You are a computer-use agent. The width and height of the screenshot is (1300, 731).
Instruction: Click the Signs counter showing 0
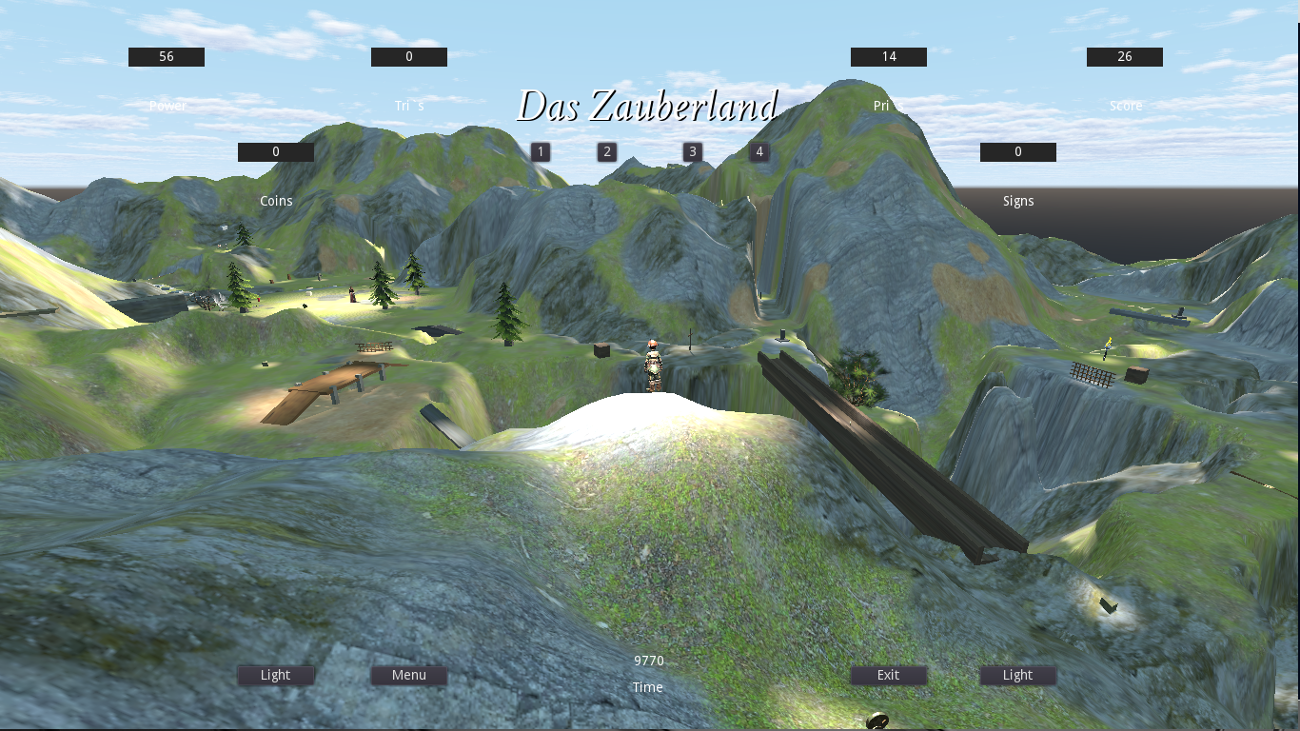point(1017,151)
